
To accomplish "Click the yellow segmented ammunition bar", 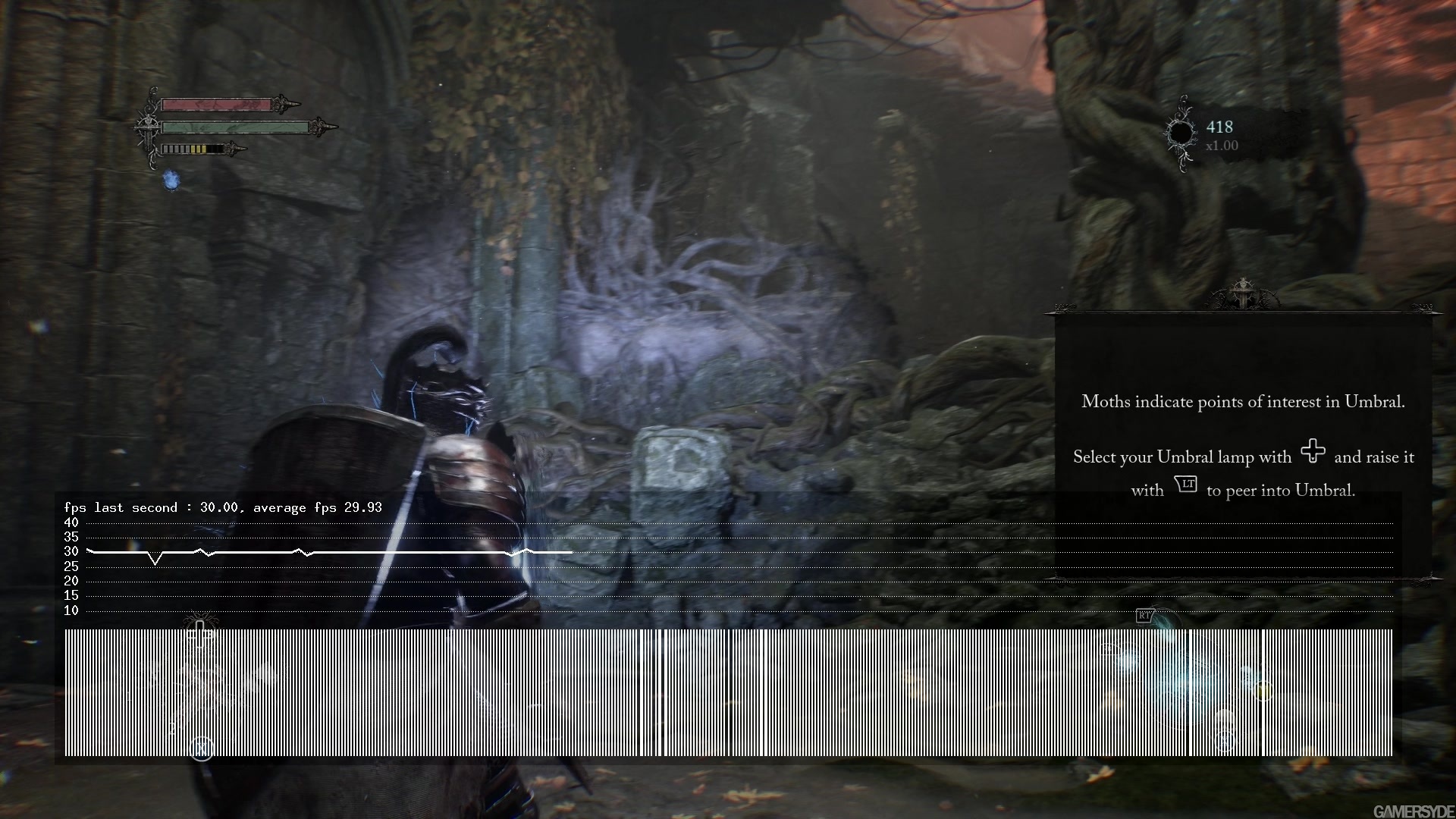I will (x=197, y=149).
